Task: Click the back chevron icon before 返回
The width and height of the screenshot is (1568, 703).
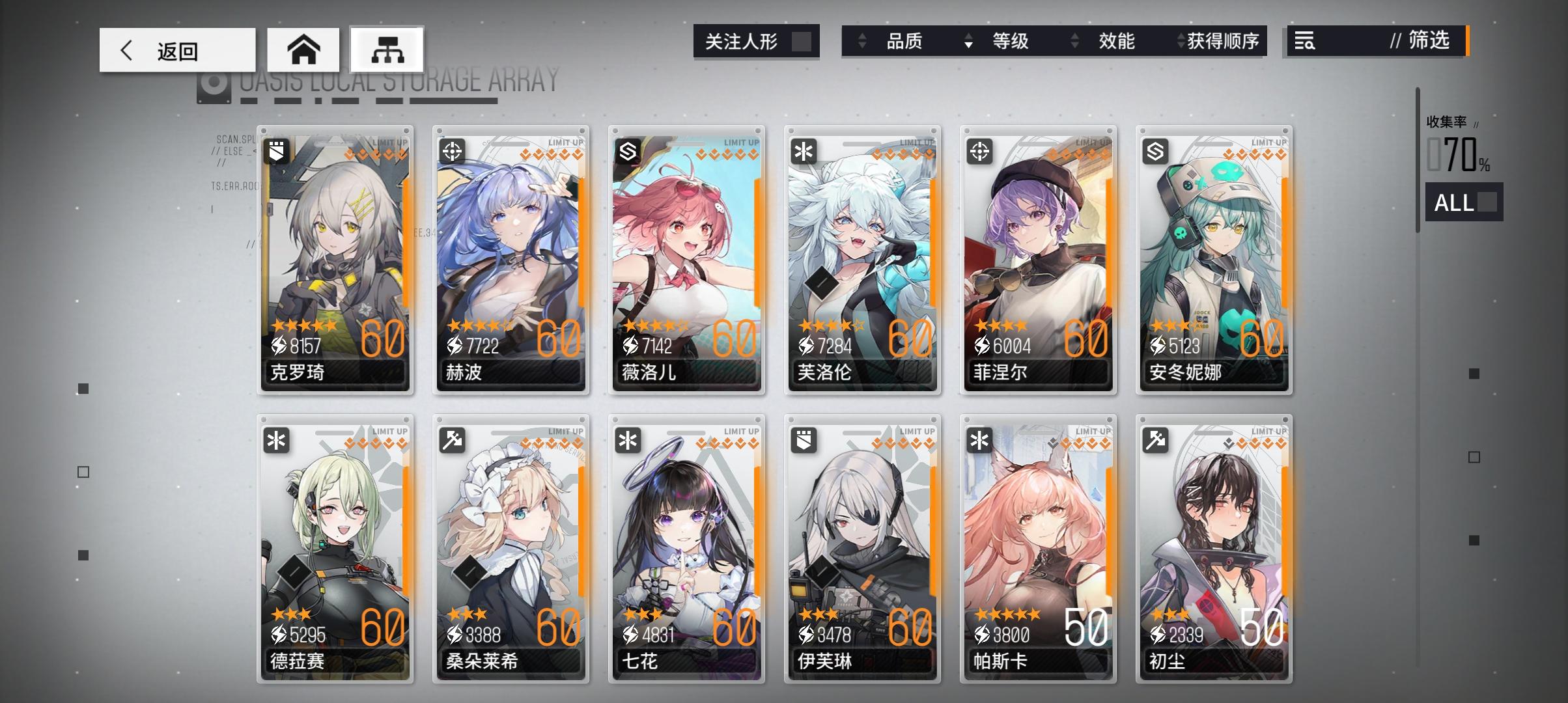Action: tap(128, 49)
